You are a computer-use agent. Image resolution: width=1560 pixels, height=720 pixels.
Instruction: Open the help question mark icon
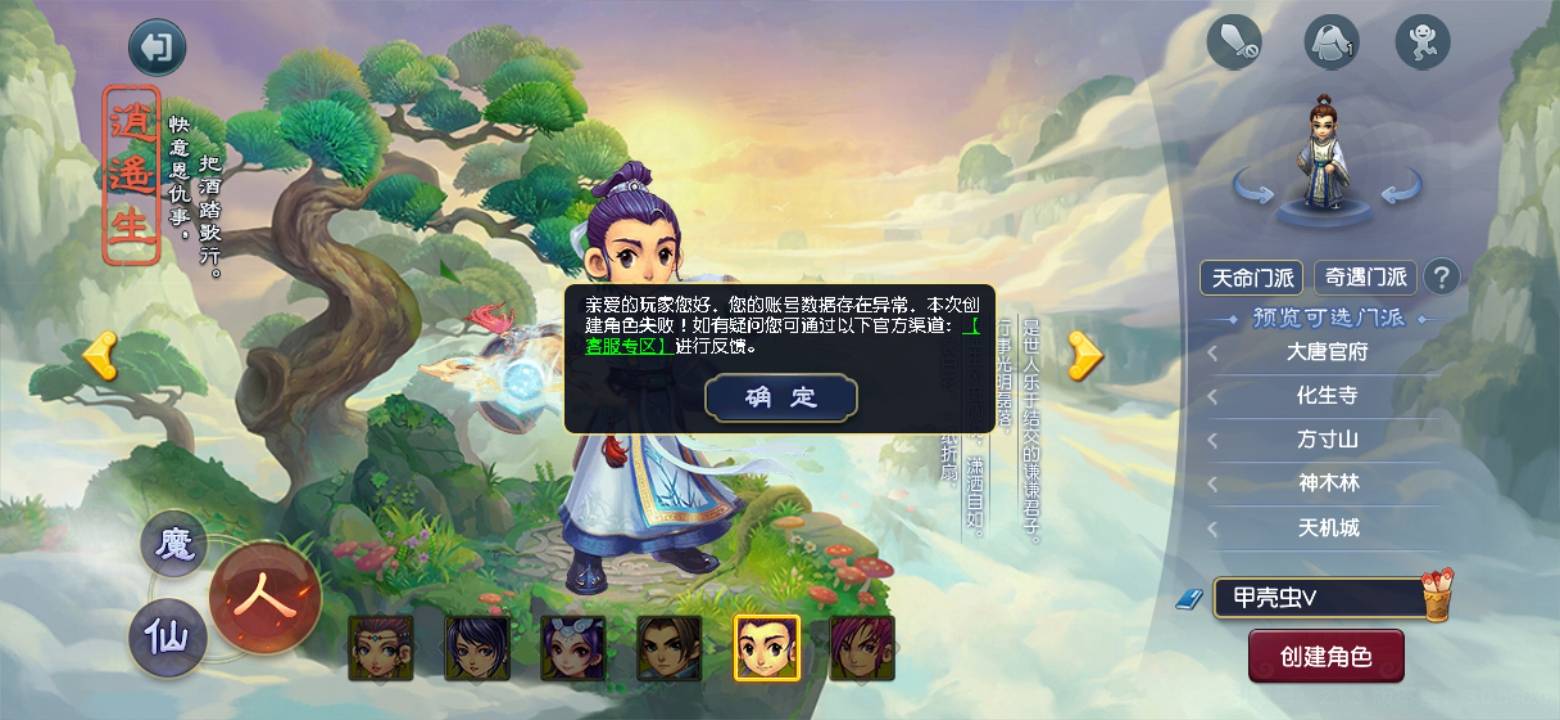[1440, 277]
